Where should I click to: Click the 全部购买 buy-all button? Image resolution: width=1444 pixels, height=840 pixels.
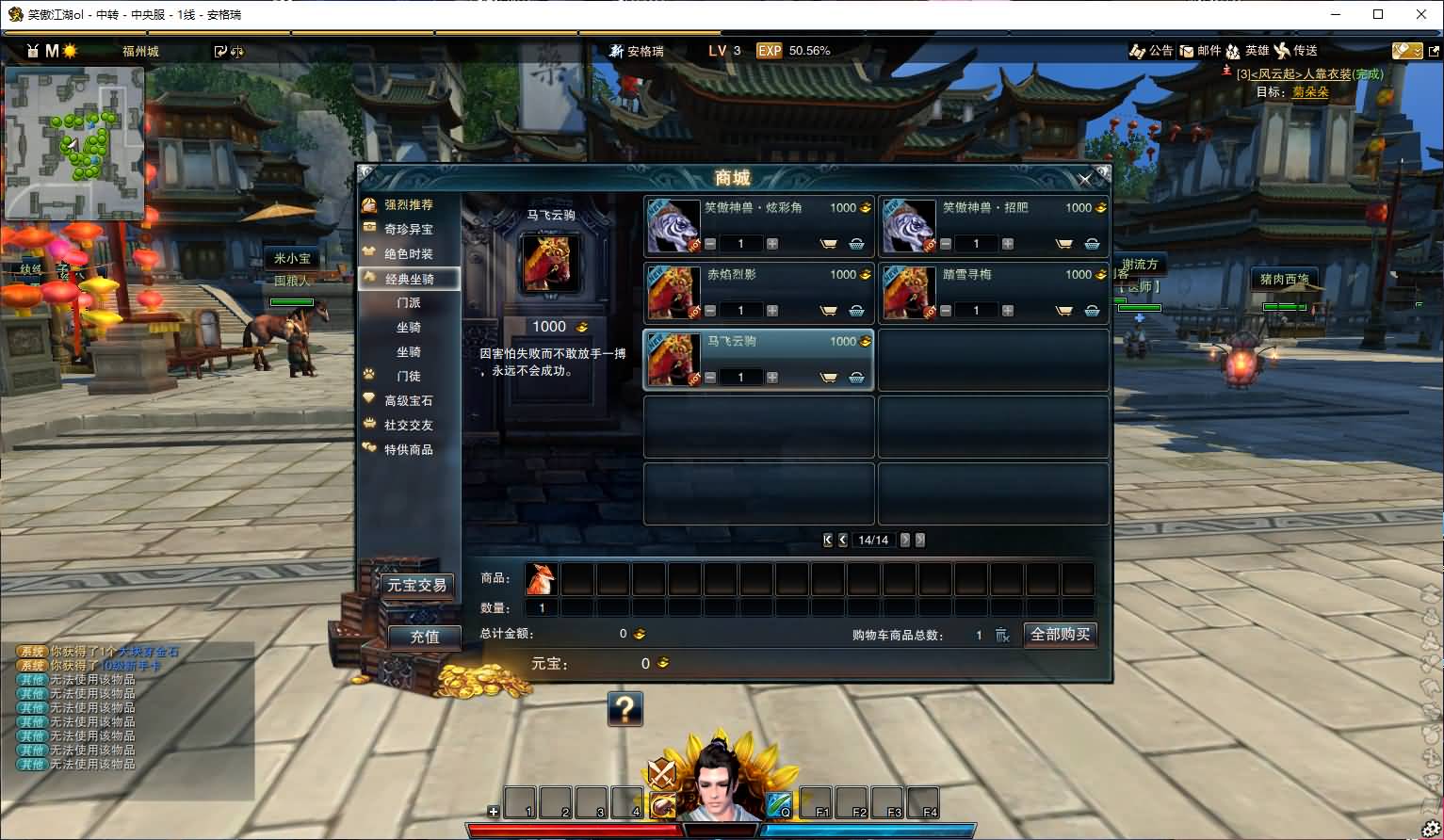click(1060, 634)
